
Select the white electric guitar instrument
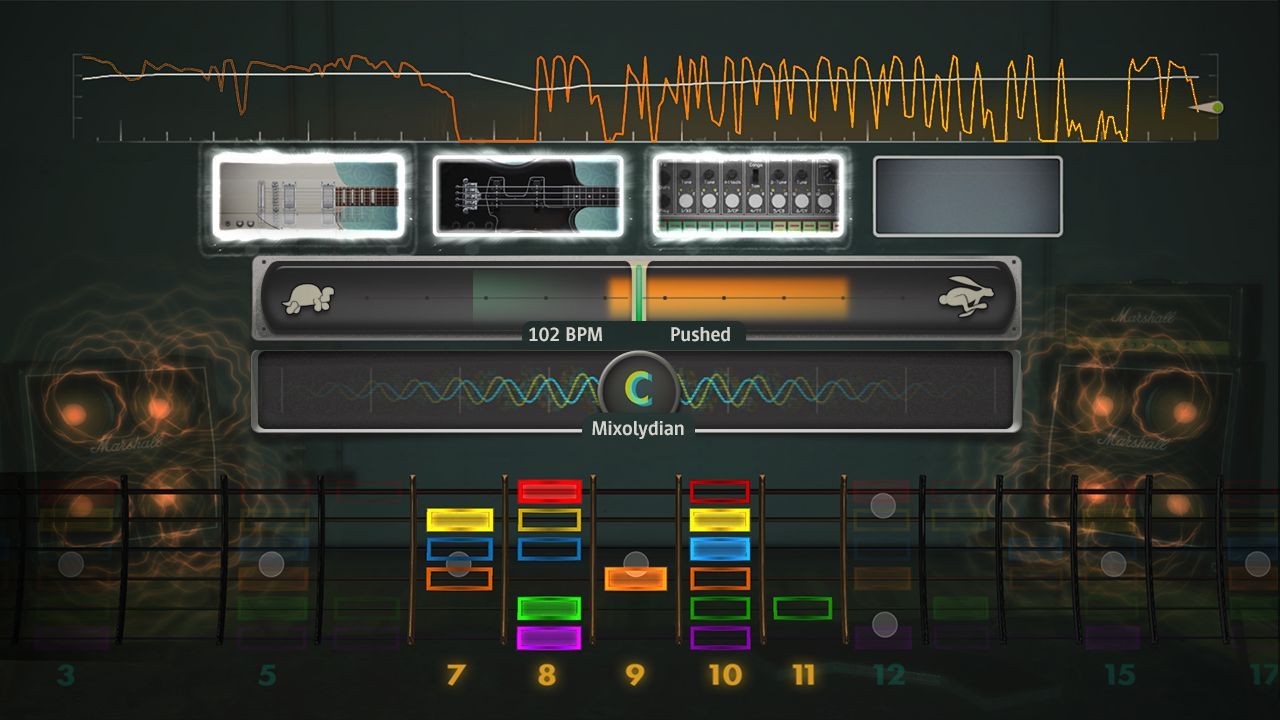(310, 195)
